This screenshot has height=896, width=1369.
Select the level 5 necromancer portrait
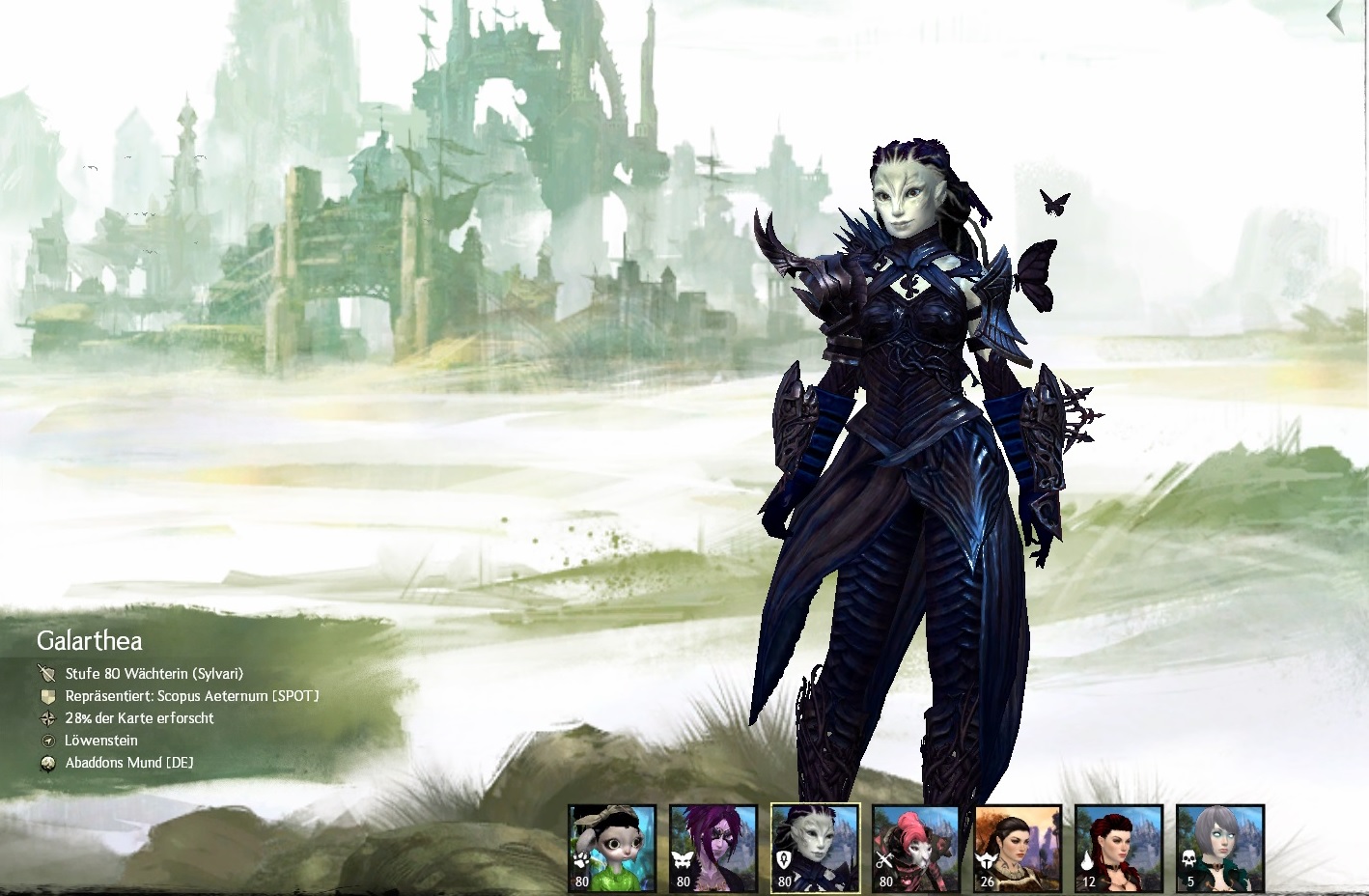tap(1220, 847)
